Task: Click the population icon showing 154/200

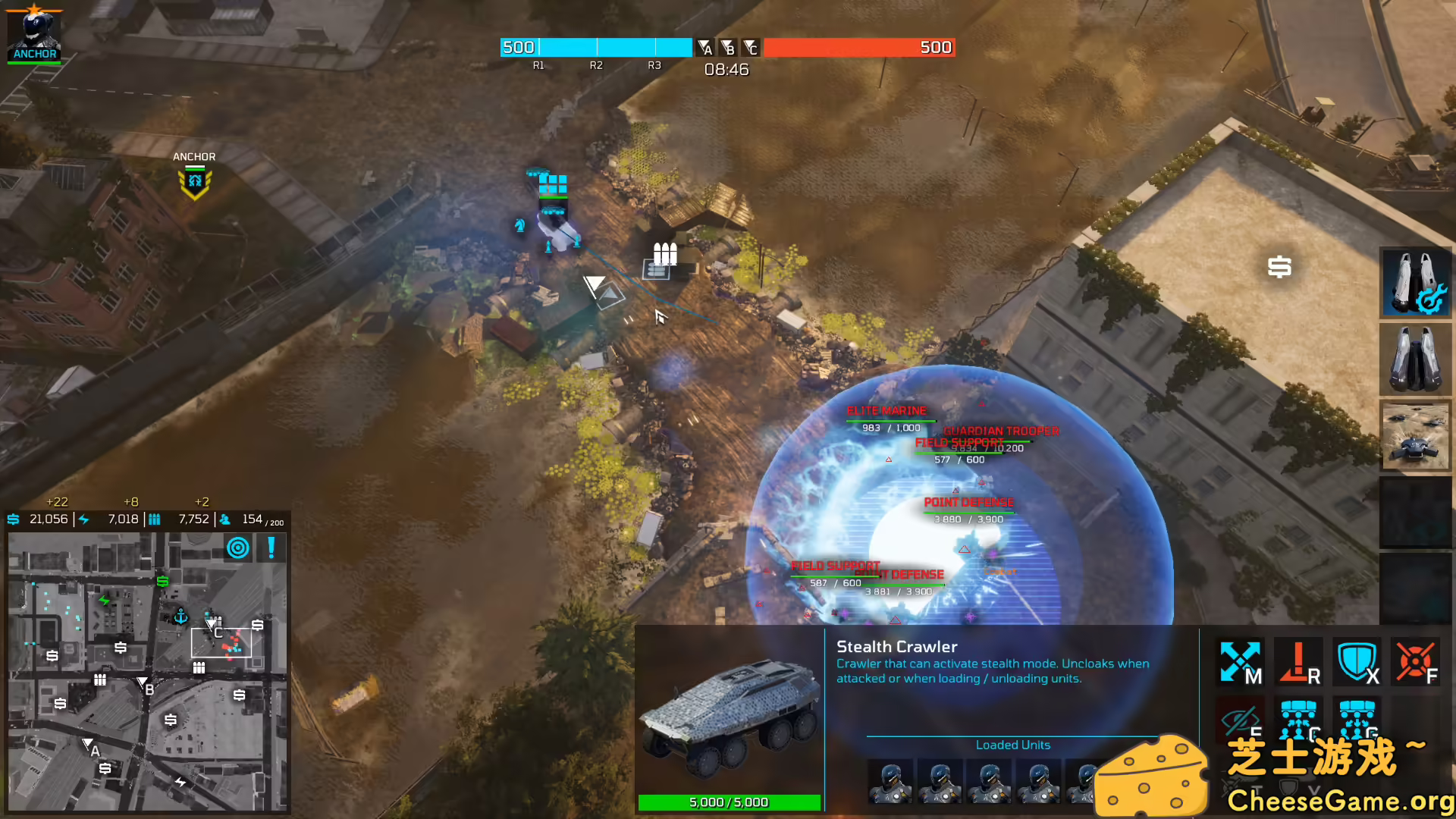Action: 224,519
